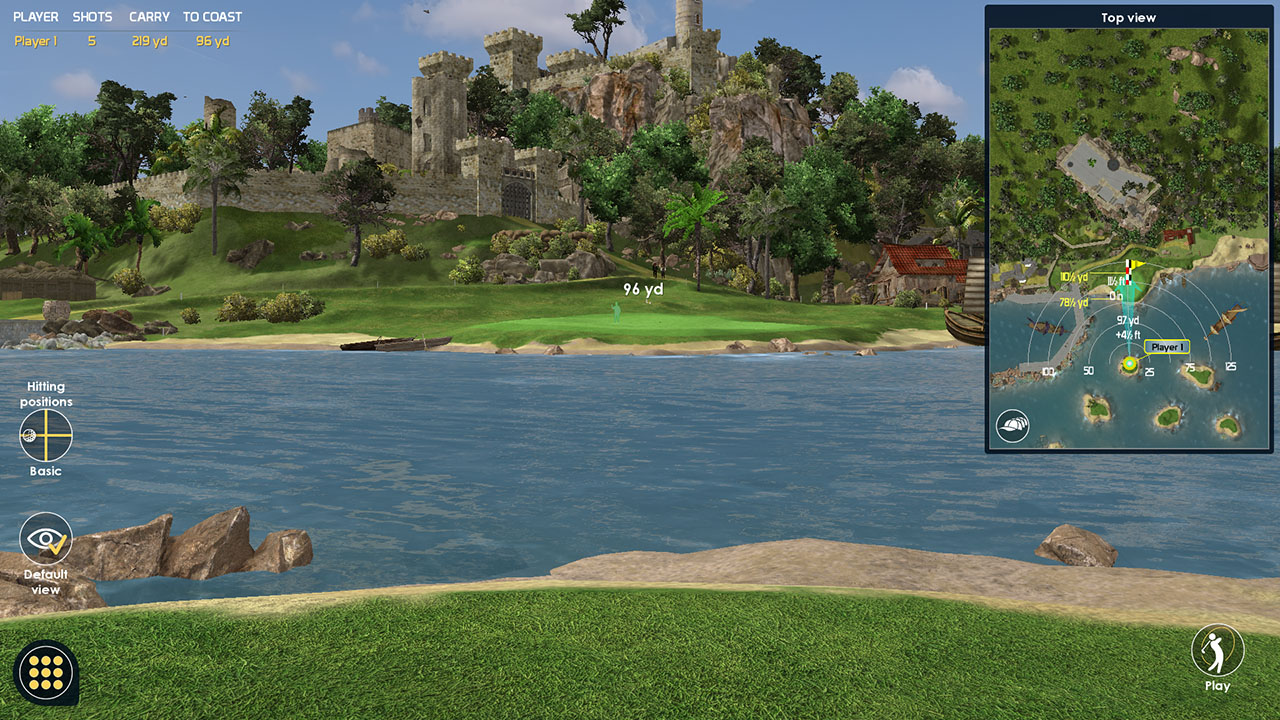Viewport: 1280px width, 720px height.
Task: Start the shot with the Play golfer button
Action: [1217, 650]
